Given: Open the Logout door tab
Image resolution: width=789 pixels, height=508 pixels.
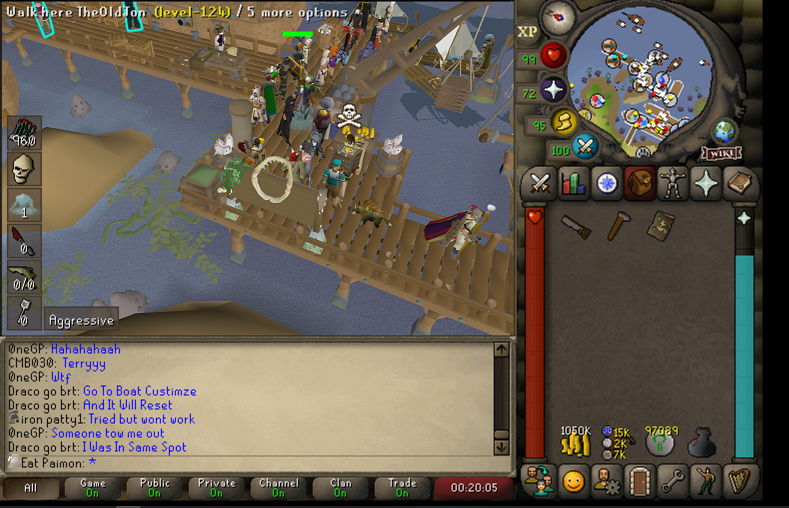Looking at the screenshot, I should (640, 481).
